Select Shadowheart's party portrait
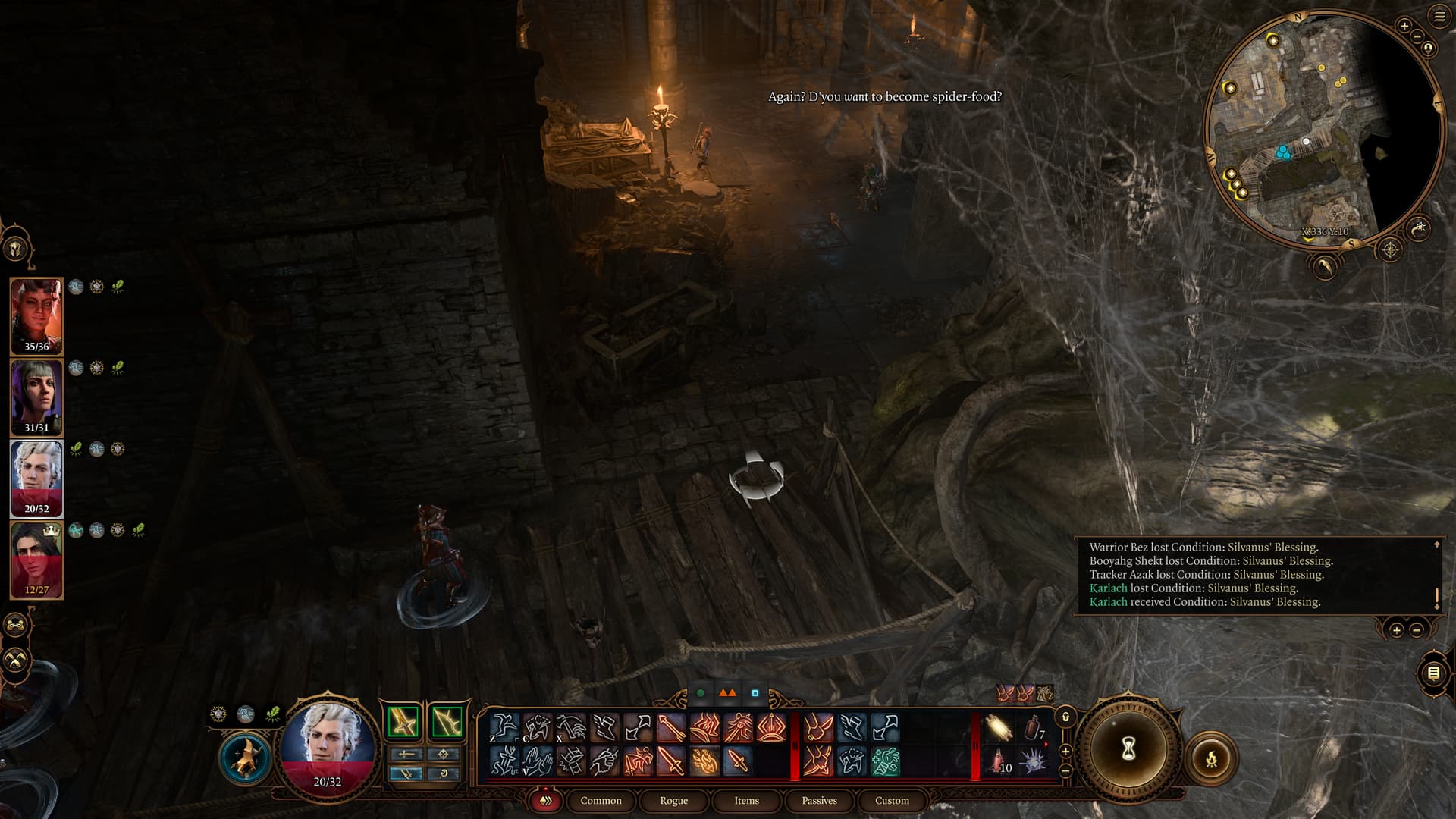The image size is (1456, 819). (x=36, y=397)
